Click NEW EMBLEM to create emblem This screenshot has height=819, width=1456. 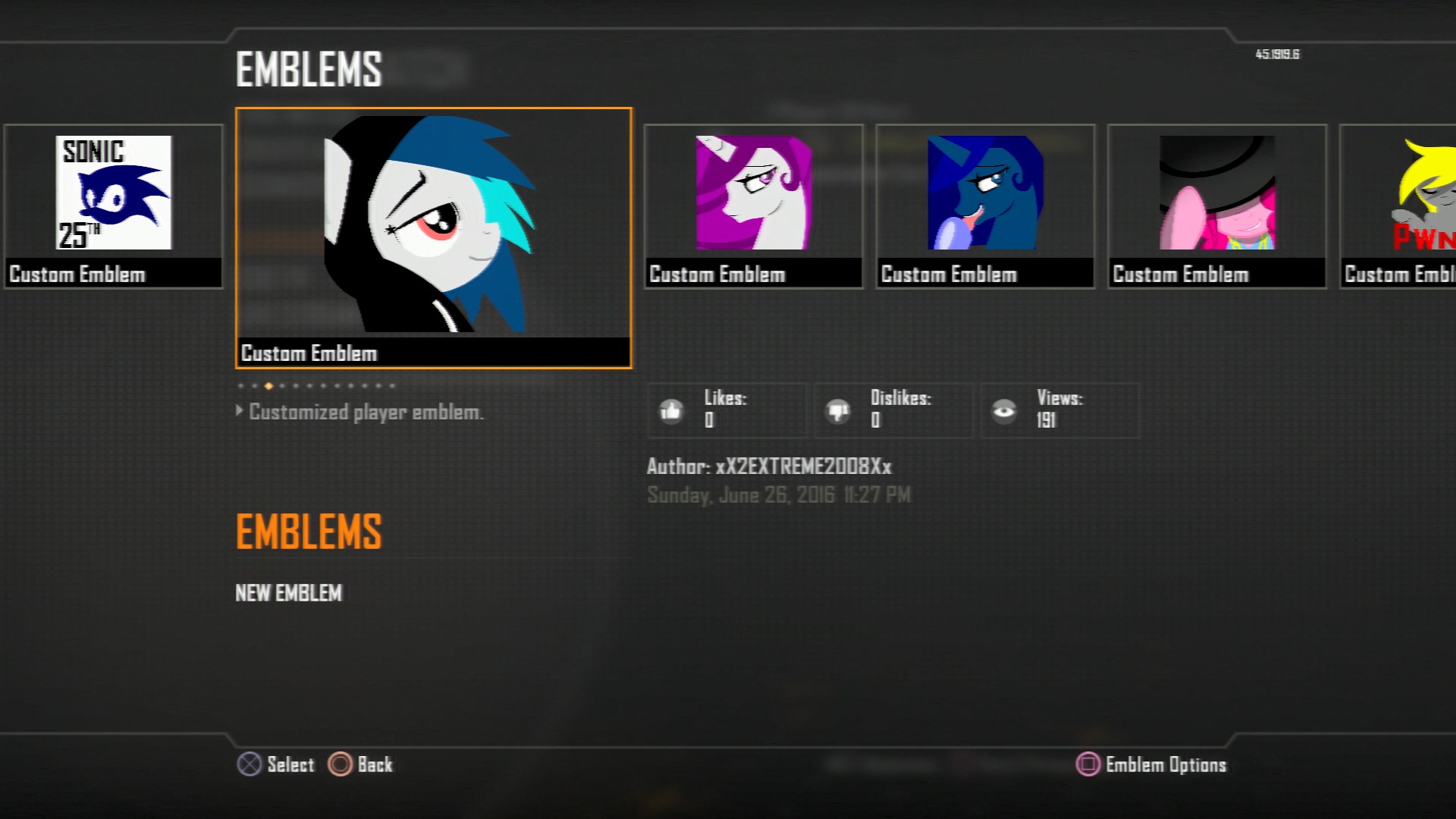coord(289,593)
